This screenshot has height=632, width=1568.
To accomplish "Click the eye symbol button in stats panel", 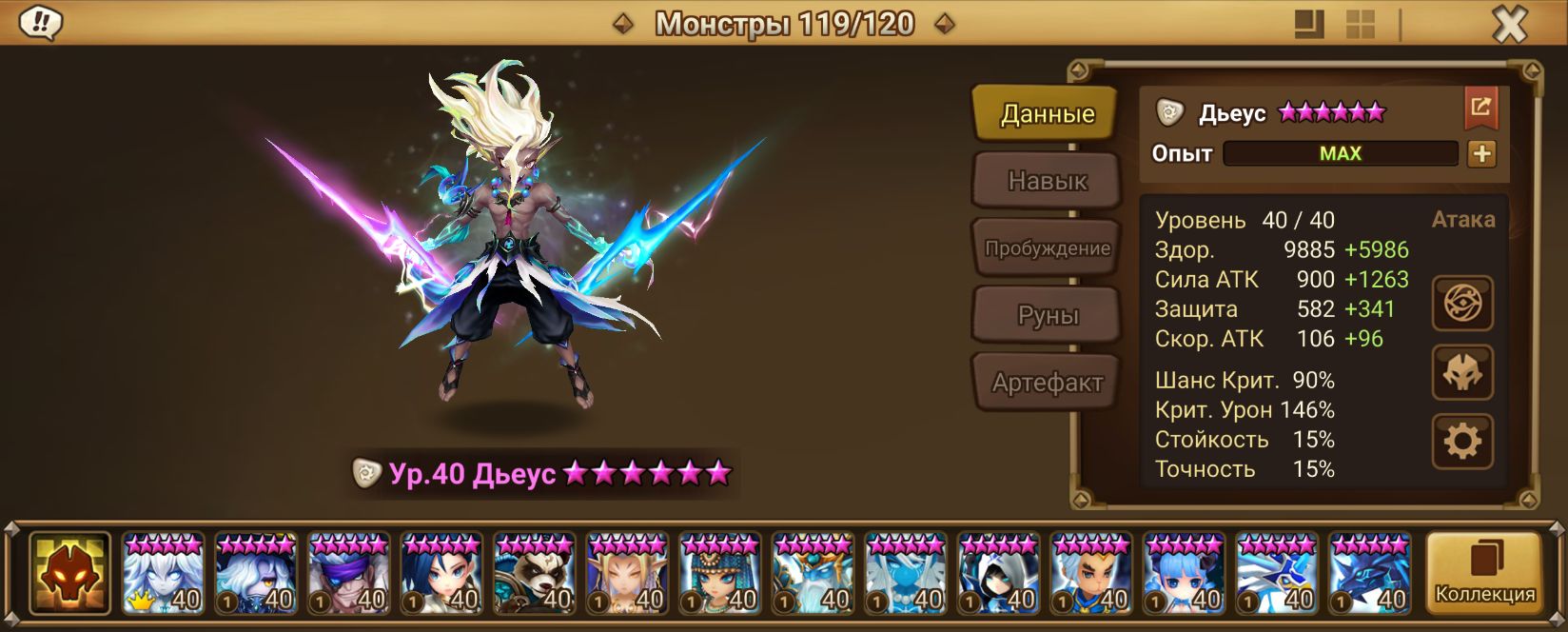I will point(1462,304).
